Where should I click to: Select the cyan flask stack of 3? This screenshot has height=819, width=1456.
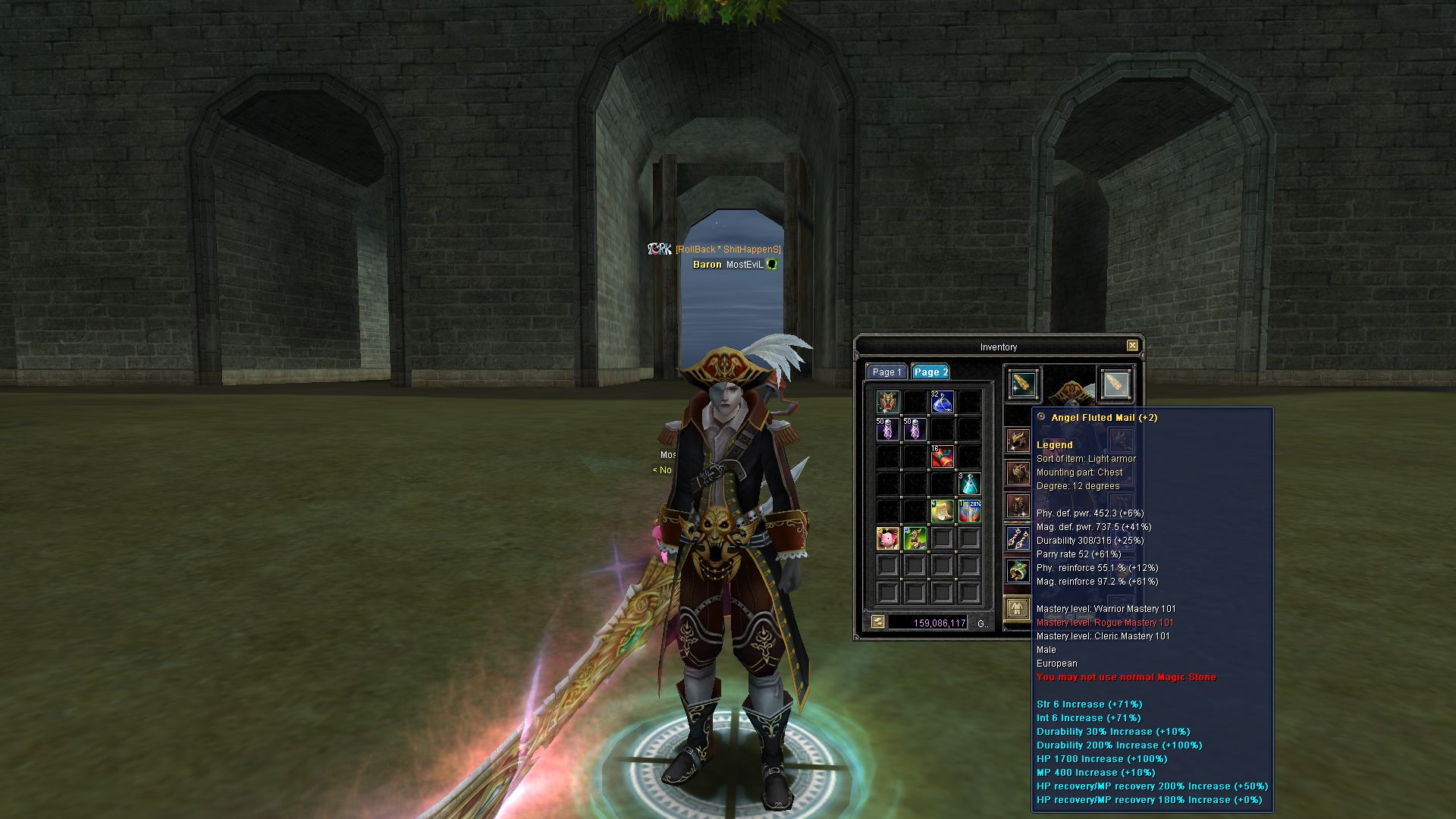969,484
